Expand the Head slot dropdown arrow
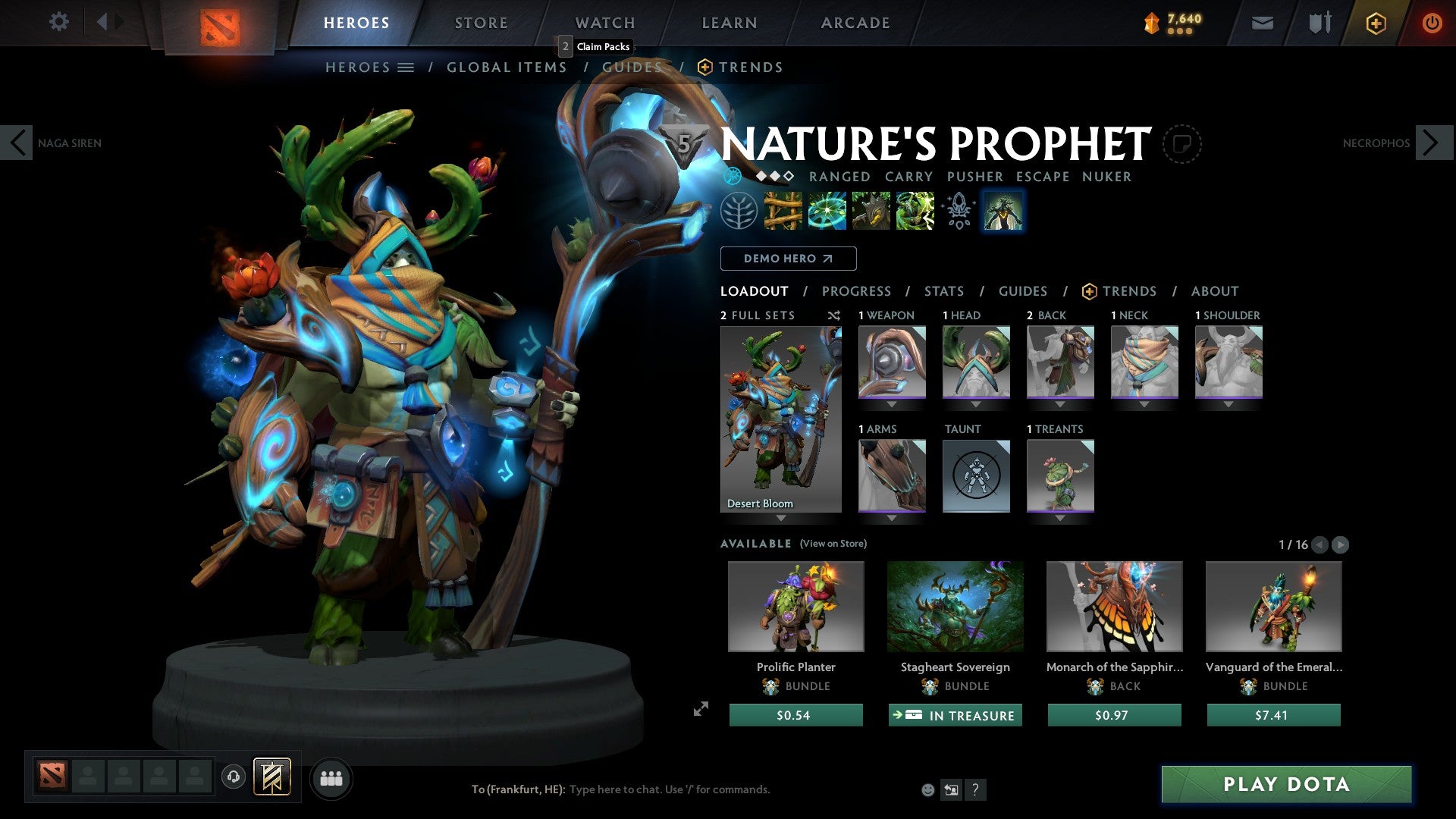 tap(977, 405)
